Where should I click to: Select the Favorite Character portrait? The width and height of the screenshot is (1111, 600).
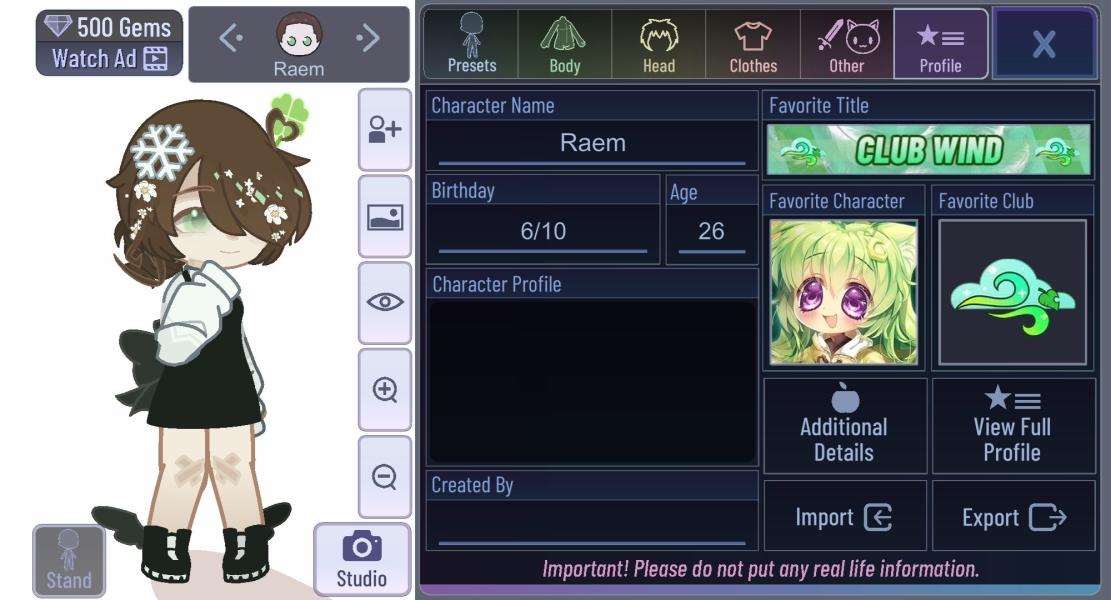843,292
